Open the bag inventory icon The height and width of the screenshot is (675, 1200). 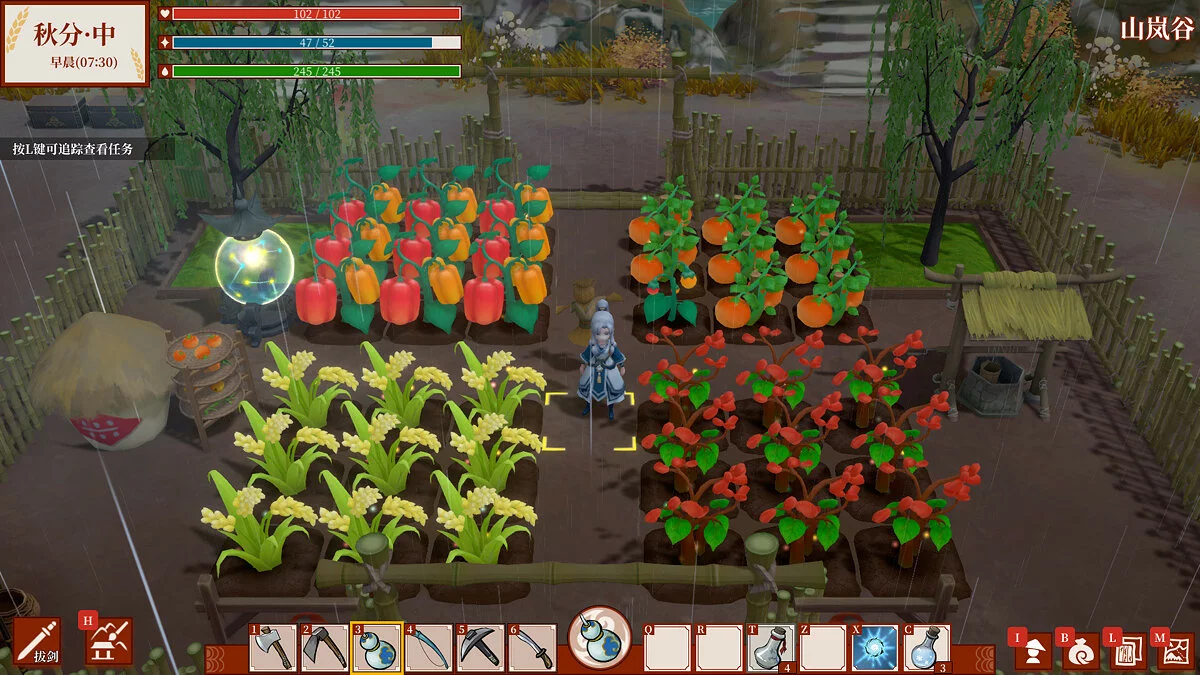click(1081, 651)
